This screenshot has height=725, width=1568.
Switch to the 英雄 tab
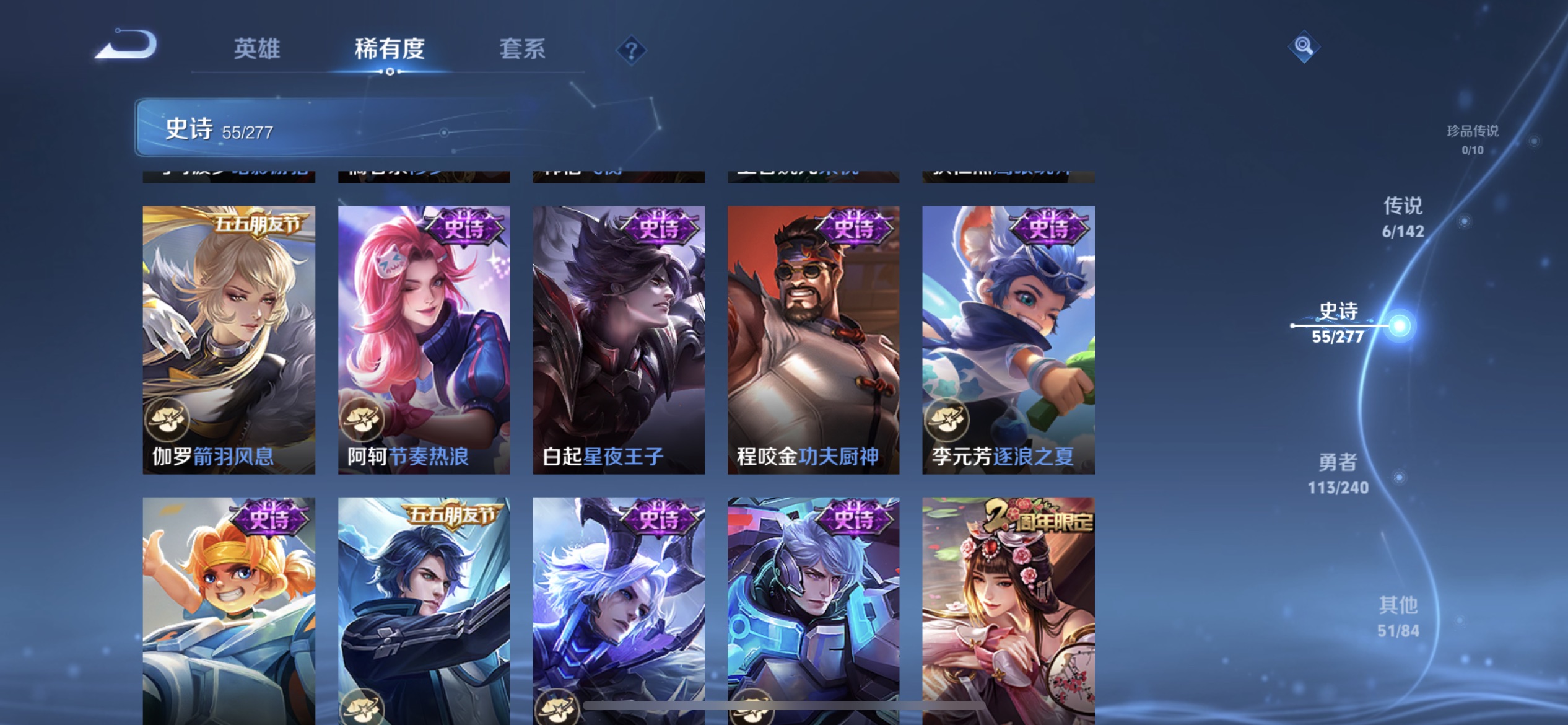[x=256, y=50]
